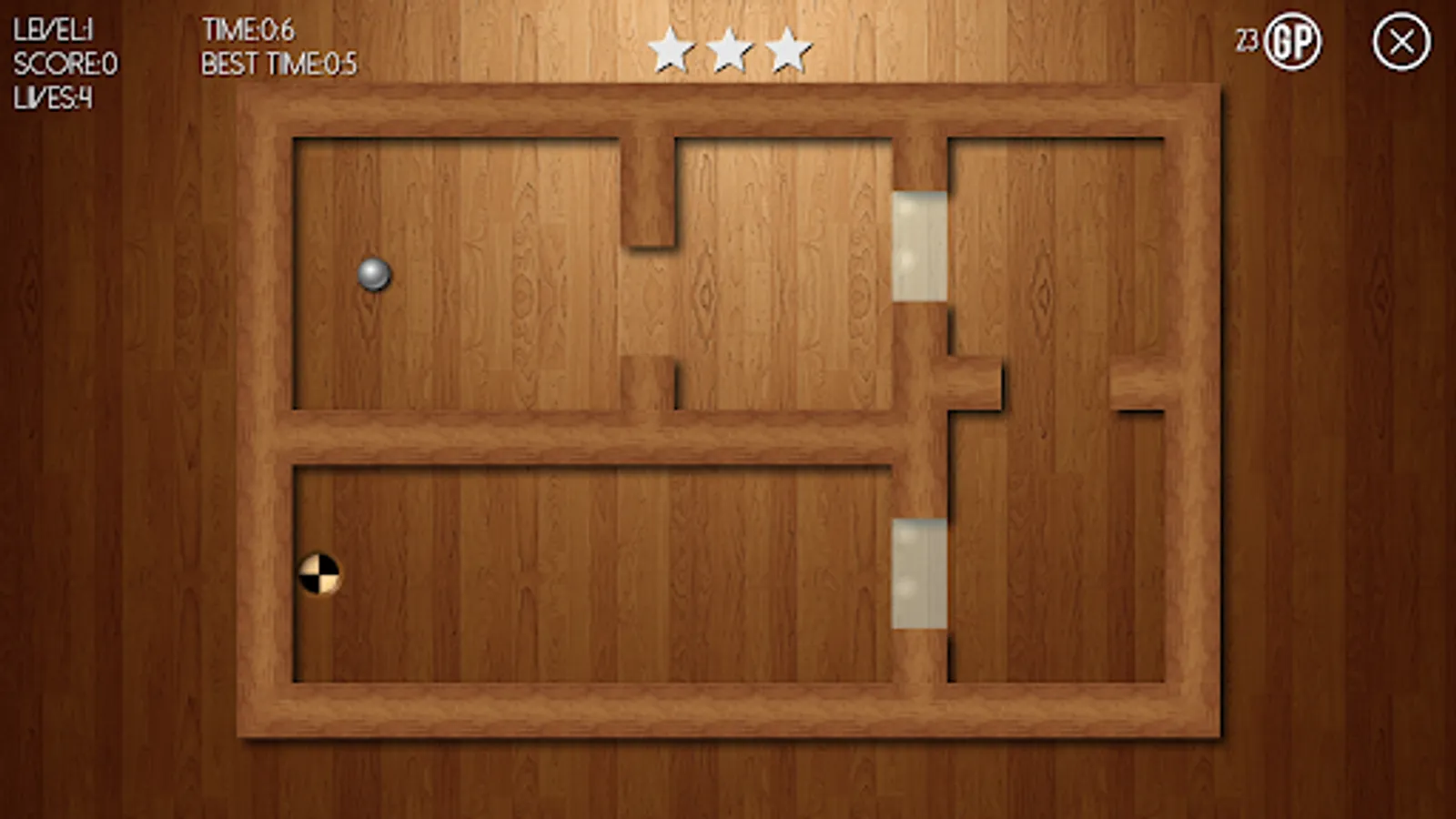The image size is (1456, 819).
Task: Click the white gate panel near the top wall
Action: tap(920, 244)
